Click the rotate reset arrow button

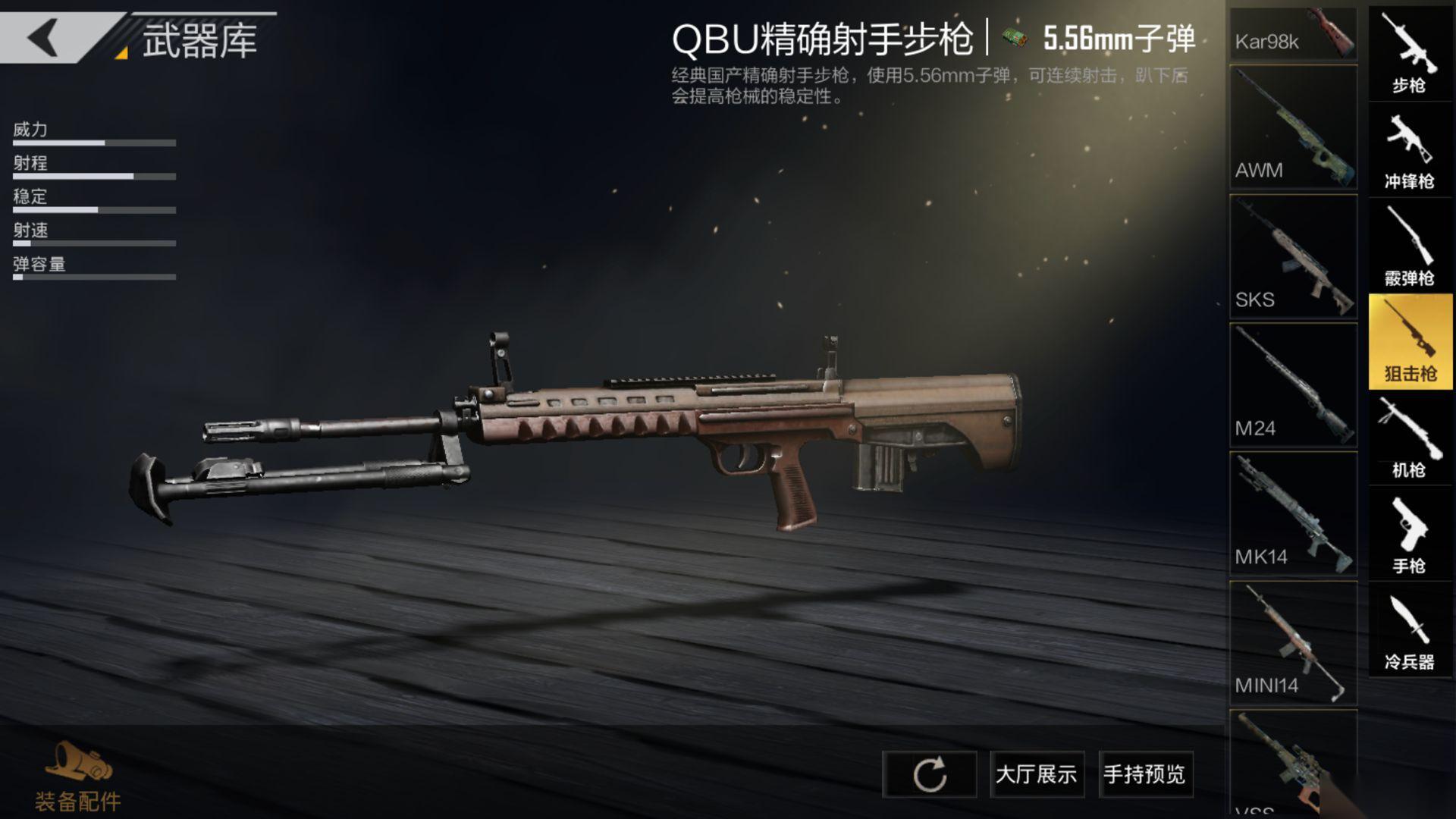[x=929, y=774]
